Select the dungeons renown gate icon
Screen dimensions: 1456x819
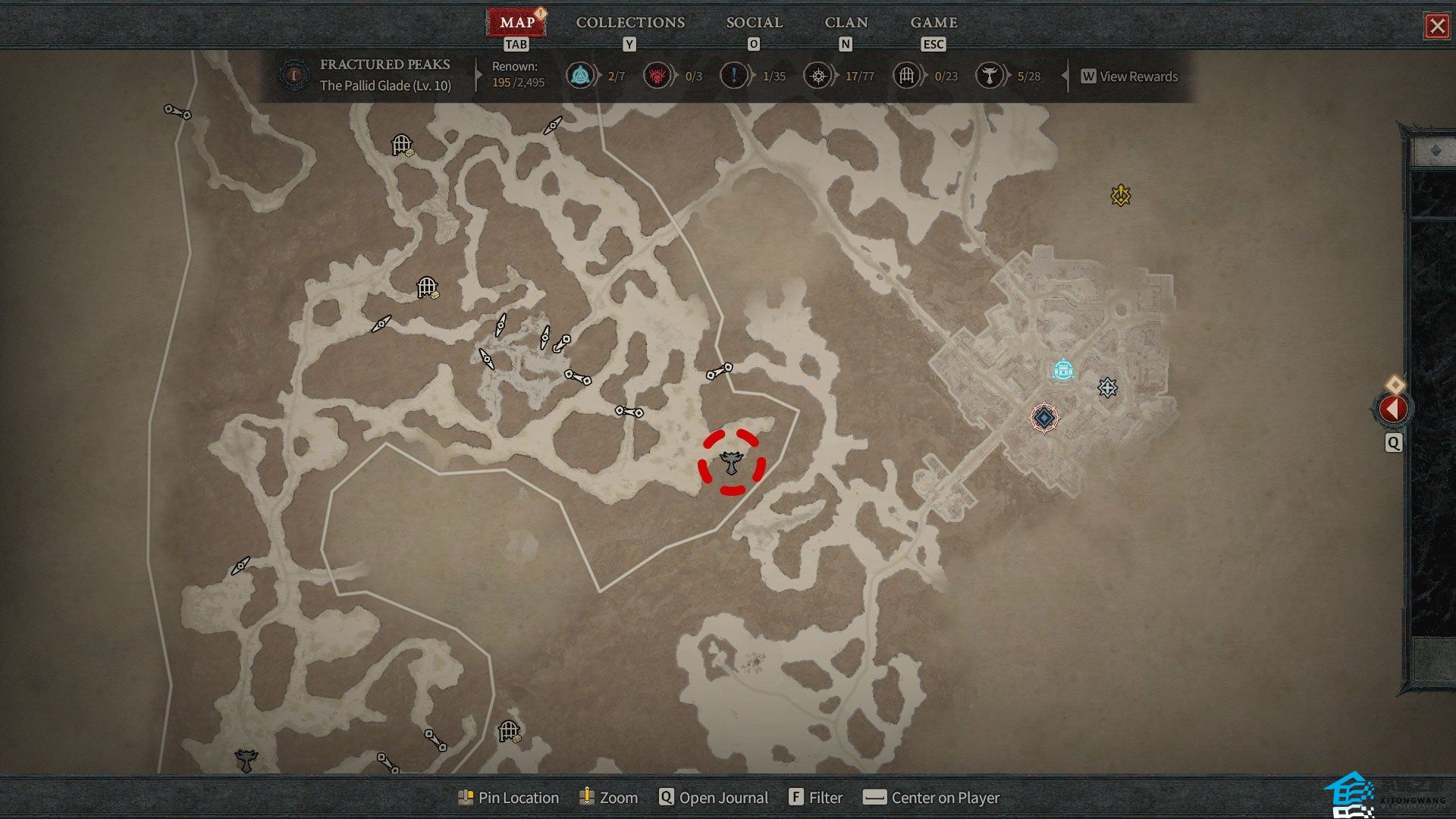click(906, 76)
